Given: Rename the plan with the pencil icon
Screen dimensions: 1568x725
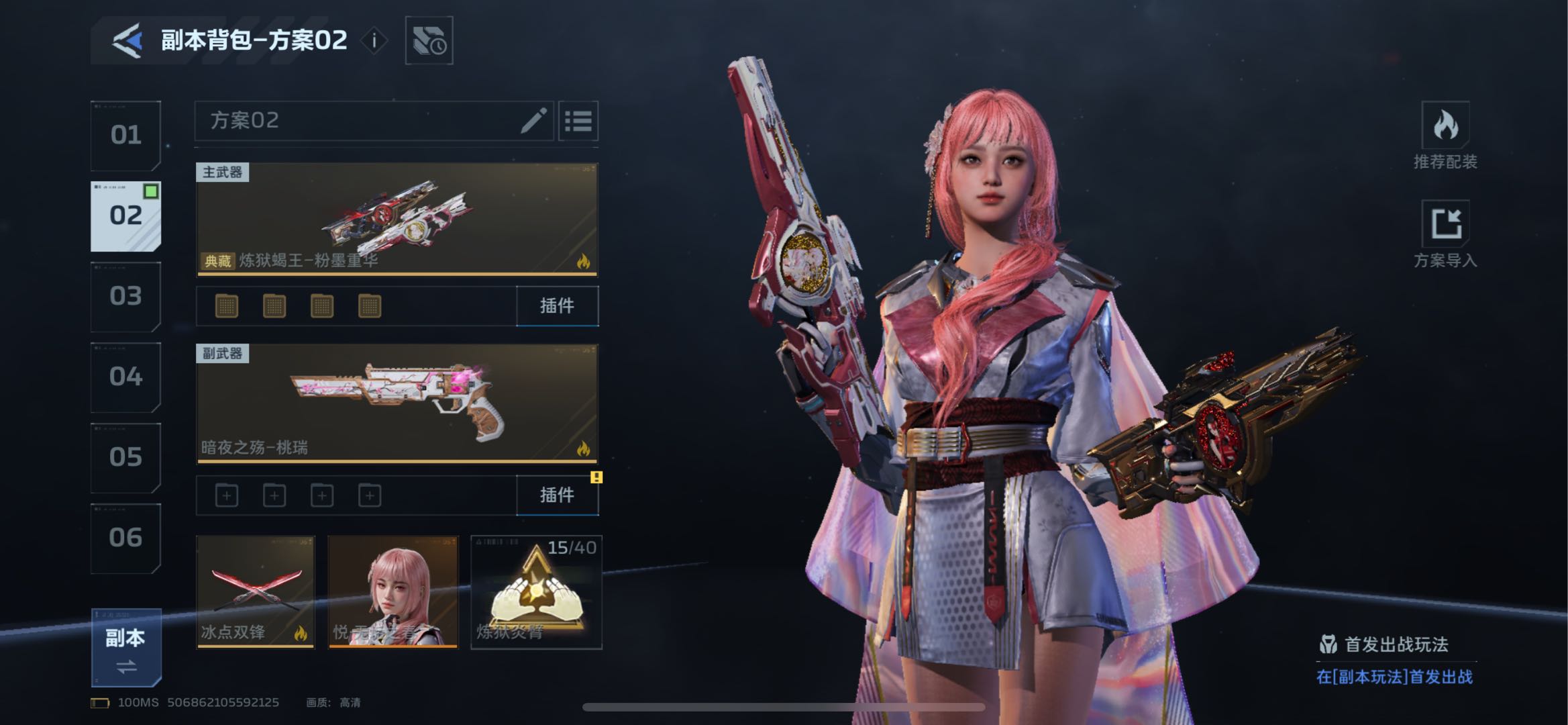Looking at the screenshot, I should [533, 122].
